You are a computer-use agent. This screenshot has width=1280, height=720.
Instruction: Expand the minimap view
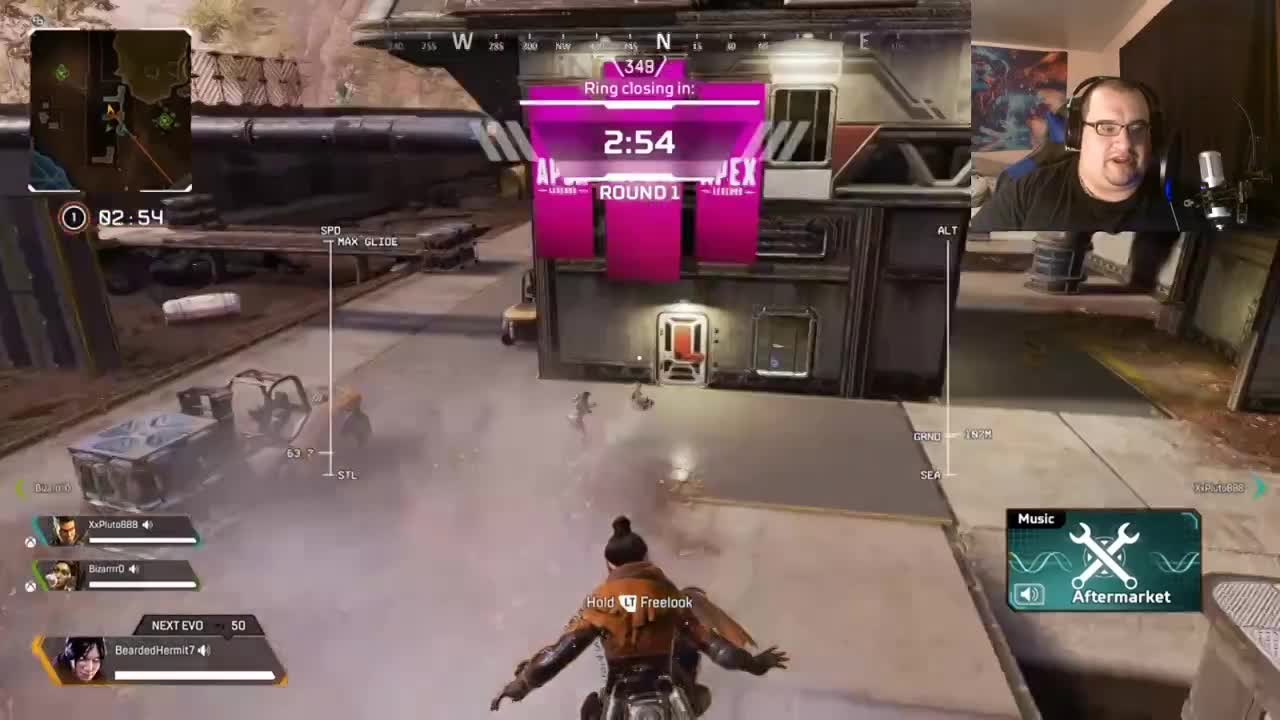coord(112,110)
